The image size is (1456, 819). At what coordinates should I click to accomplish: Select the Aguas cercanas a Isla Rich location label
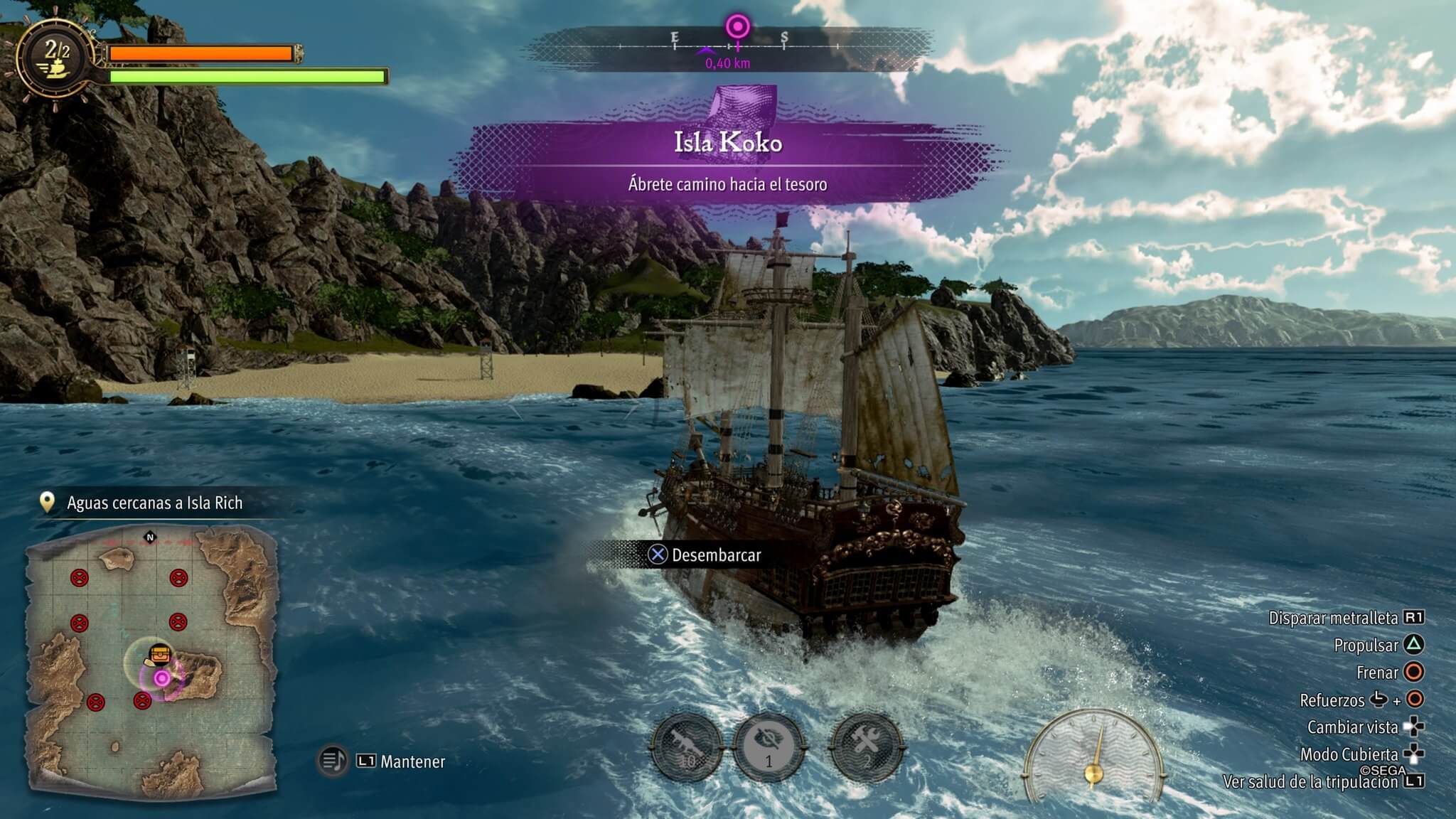(x=154, y=503)
